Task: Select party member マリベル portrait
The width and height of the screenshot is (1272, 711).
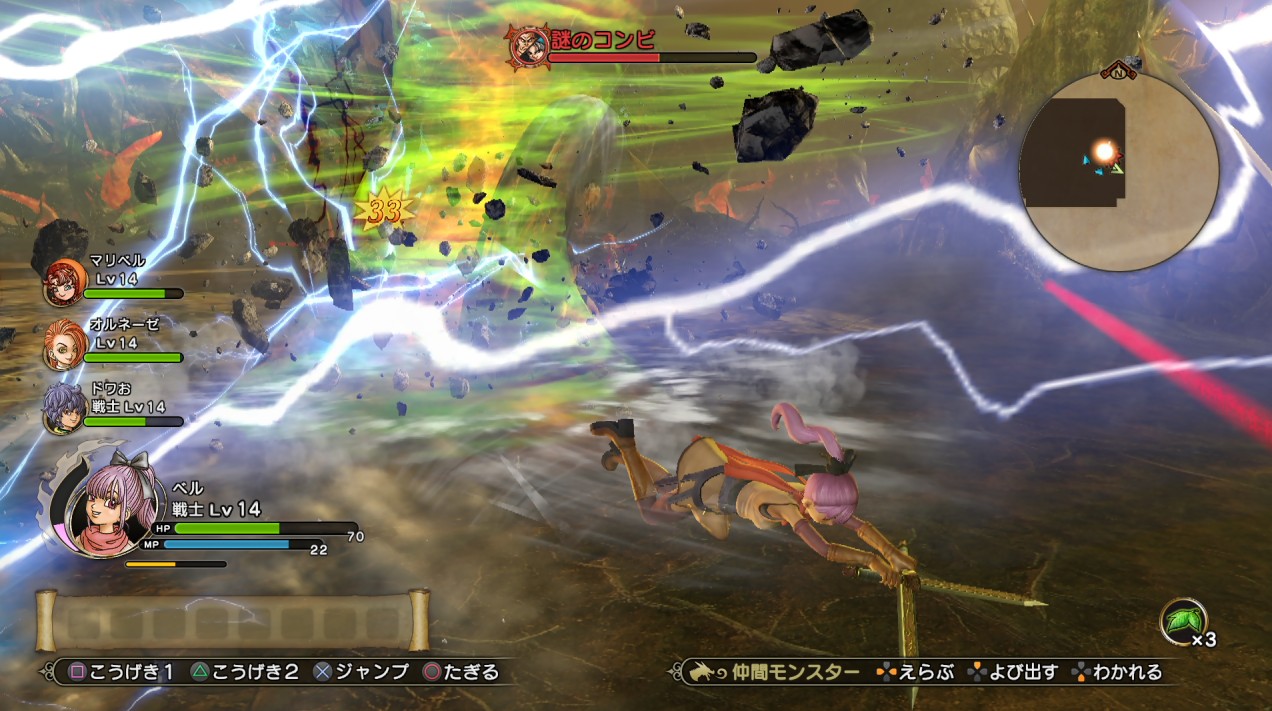Action: click(64, 282)
